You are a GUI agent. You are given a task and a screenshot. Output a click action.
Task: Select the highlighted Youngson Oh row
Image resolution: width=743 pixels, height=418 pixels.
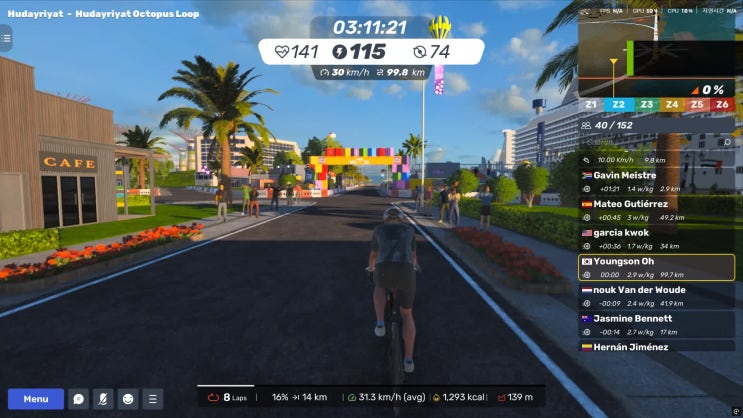658,267
